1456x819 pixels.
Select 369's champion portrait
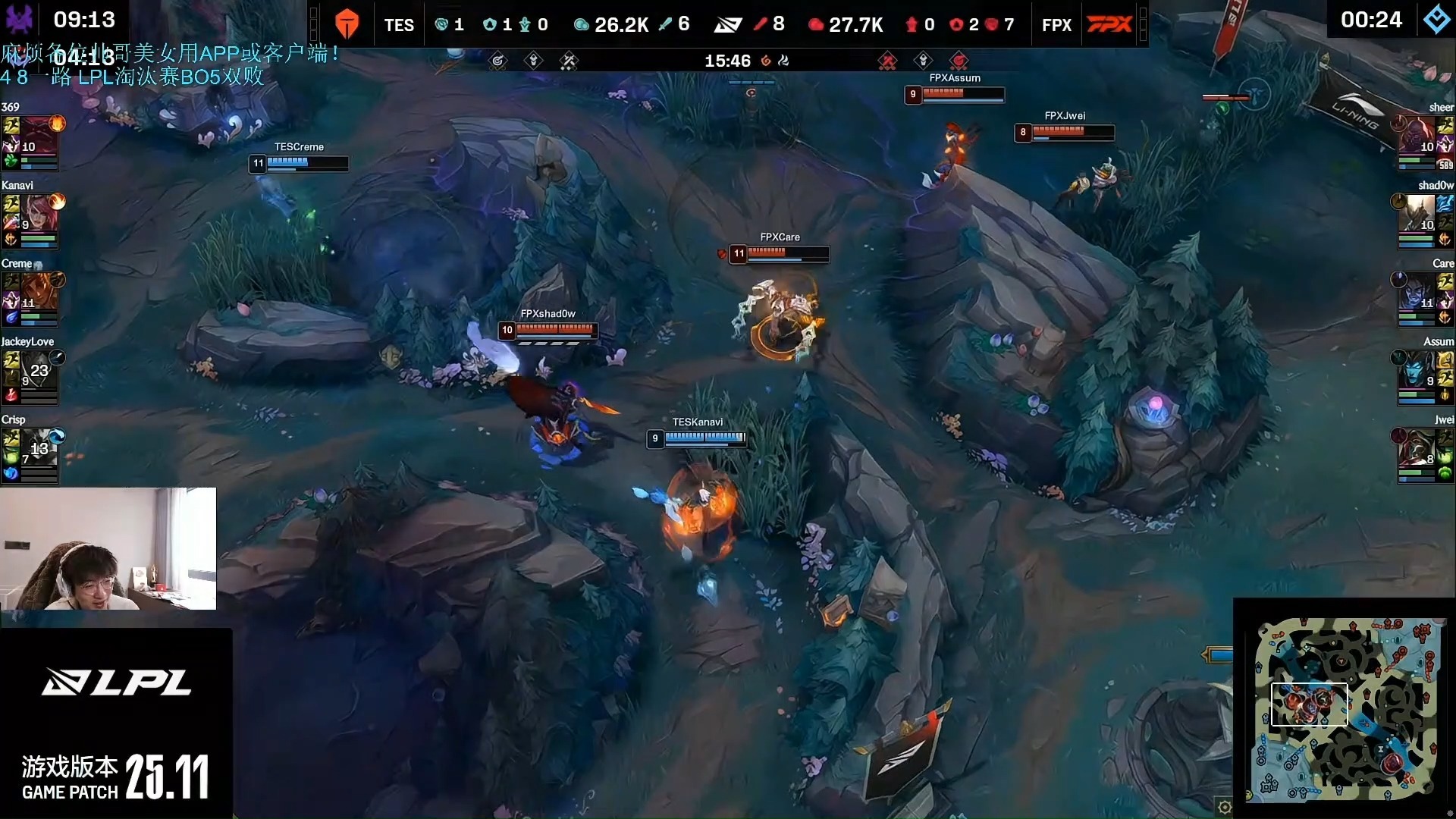click(38, 135)
